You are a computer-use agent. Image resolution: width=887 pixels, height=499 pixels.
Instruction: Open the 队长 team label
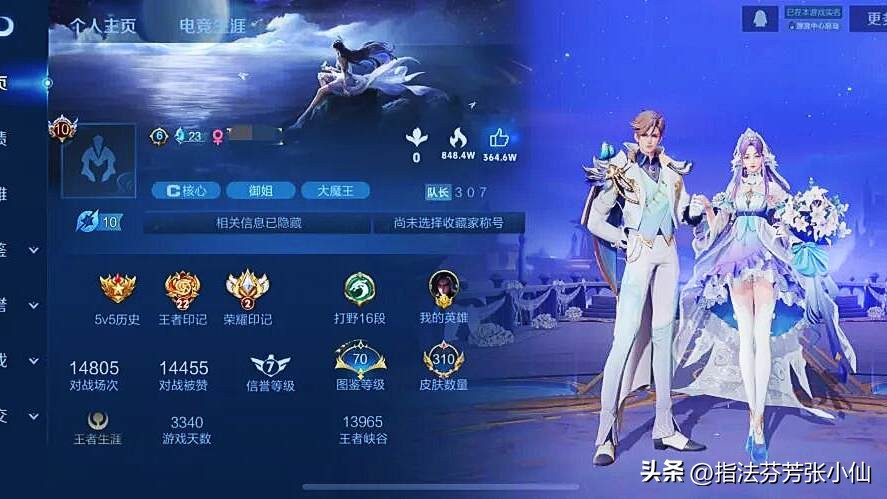(438, 192)
